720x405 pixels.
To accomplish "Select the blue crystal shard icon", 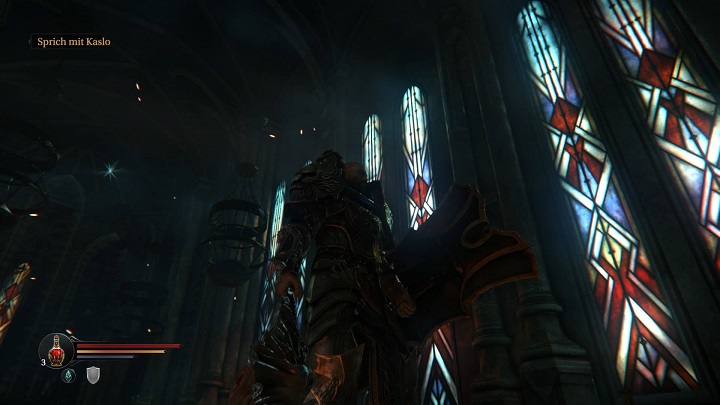I will coord(68,375).
